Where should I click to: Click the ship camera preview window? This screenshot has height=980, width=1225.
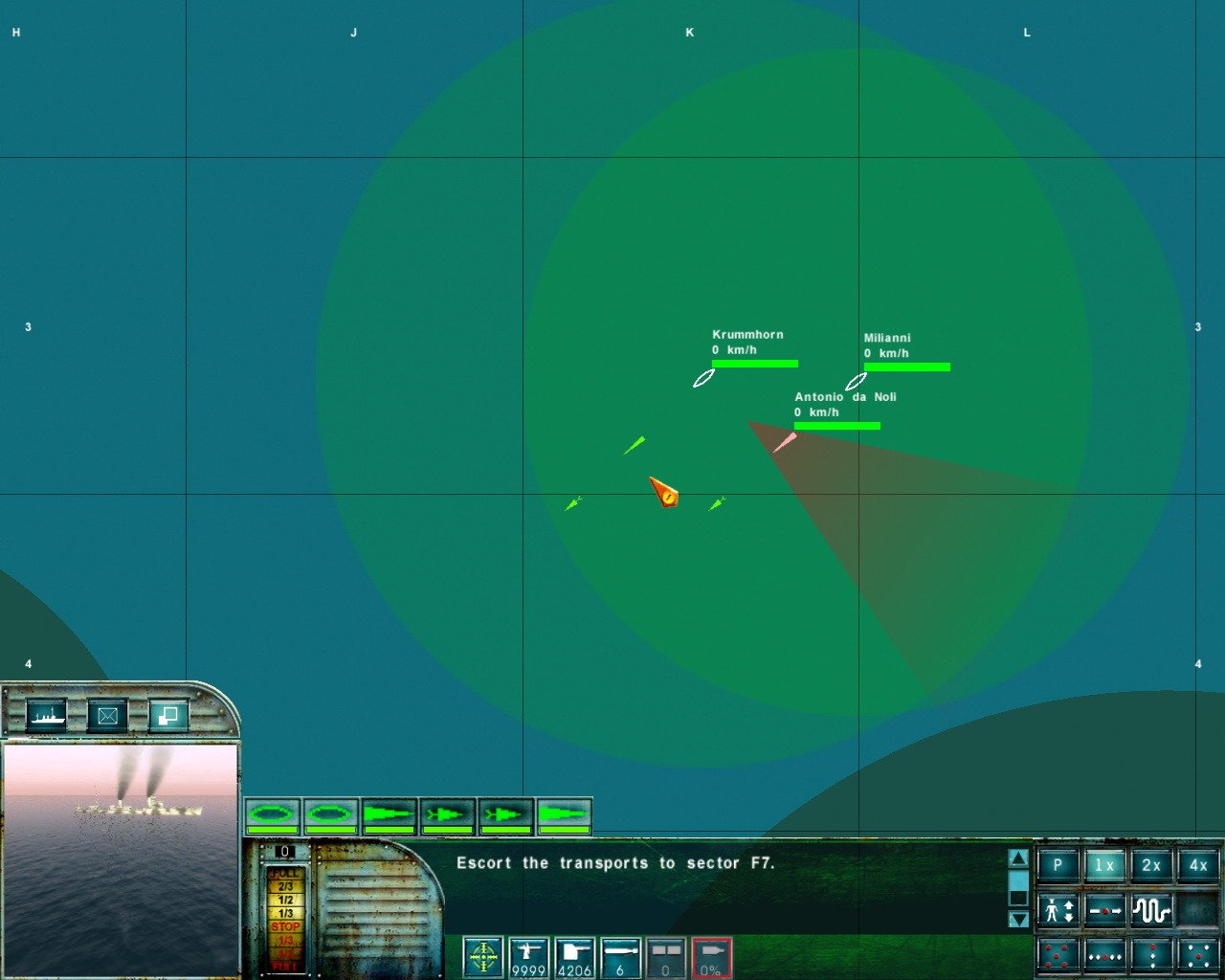click(x=120, y=857)
